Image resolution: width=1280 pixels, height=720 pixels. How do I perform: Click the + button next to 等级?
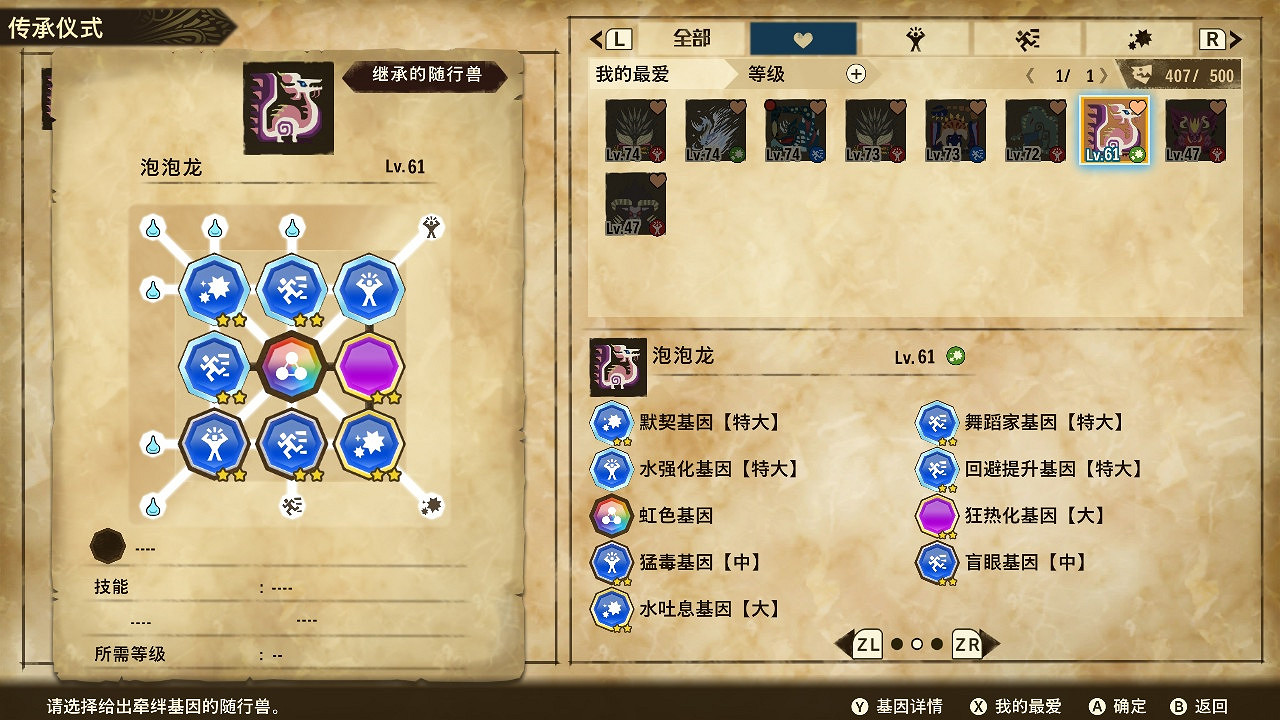(x=856, y=74)
